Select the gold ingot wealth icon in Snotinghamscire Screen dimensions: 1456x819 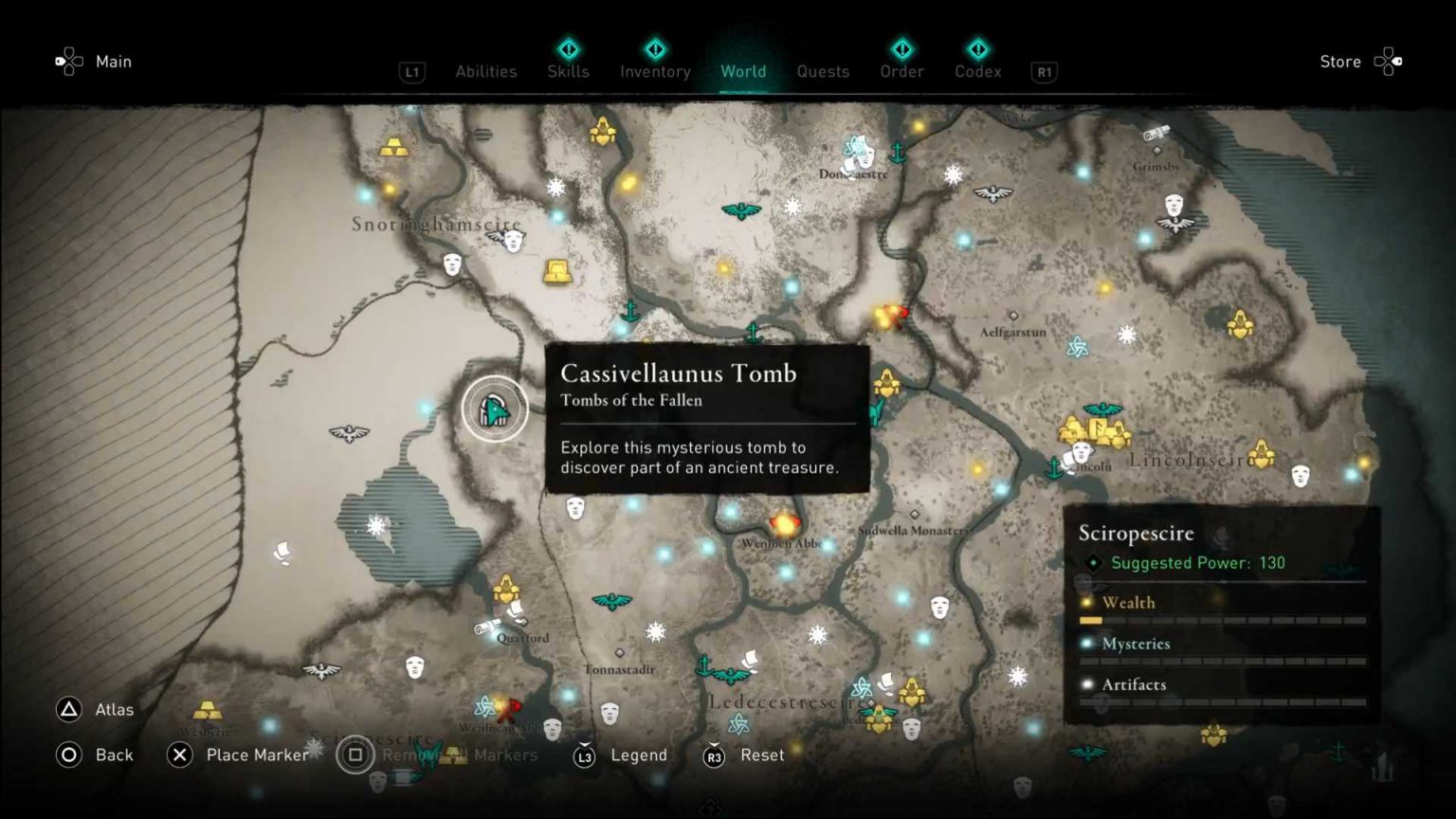[394, 148]
